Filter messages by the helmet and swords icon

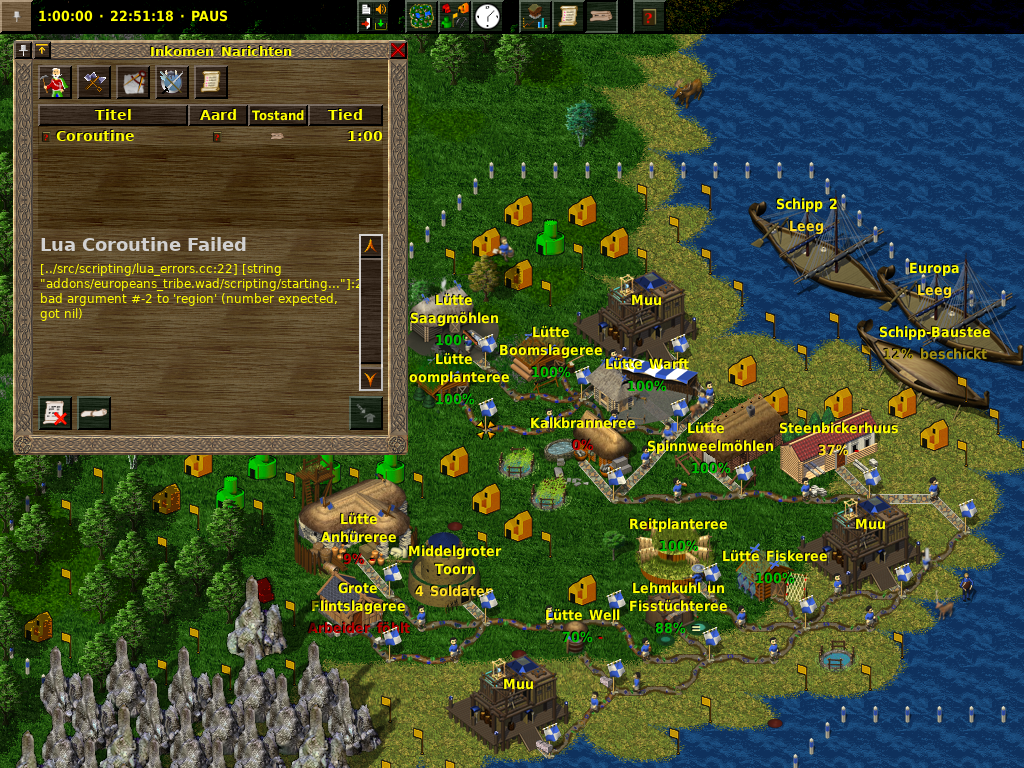tap(172, 82)
